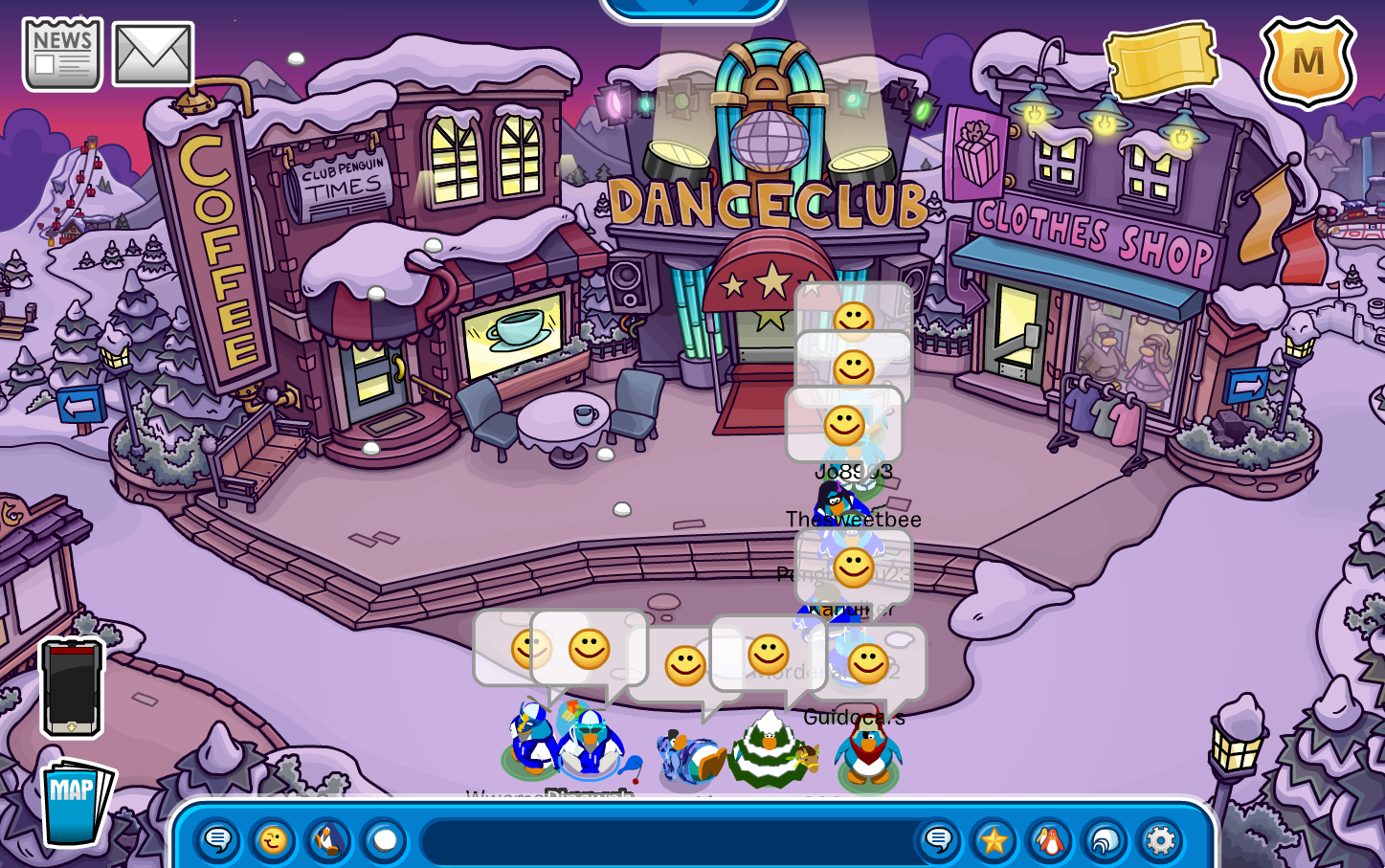Screen dimensions: 1385x868
Task: Open the penguin actions menu
Action: point(328,841)
